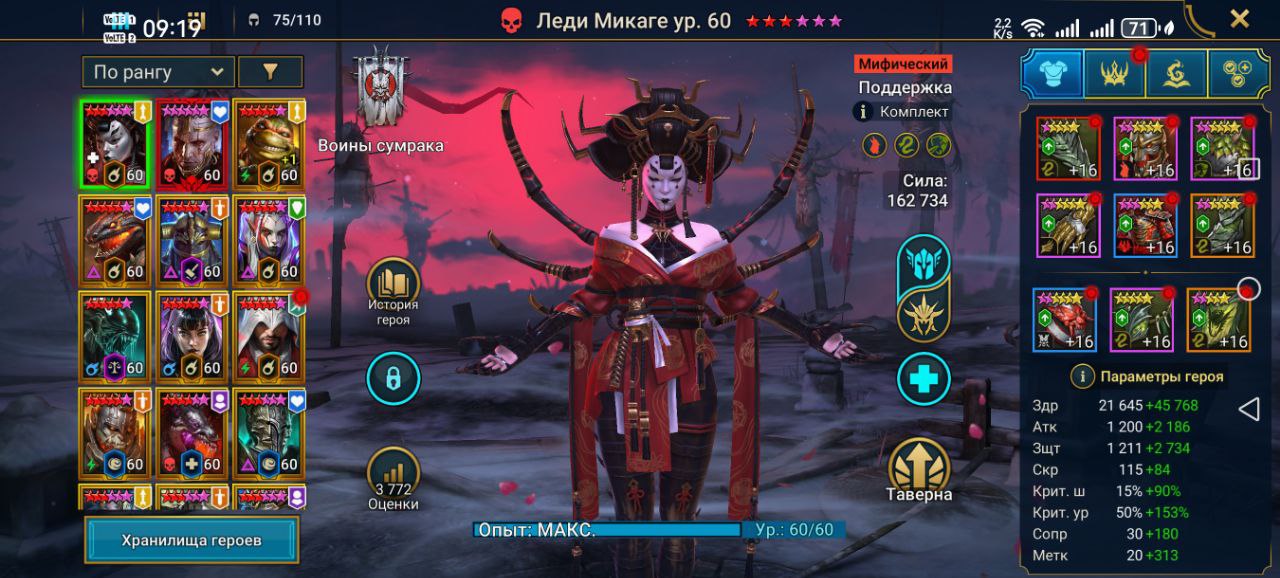
Task: Choose the white-hooded assassin hero portrait
Action: (x=269, y=334)
